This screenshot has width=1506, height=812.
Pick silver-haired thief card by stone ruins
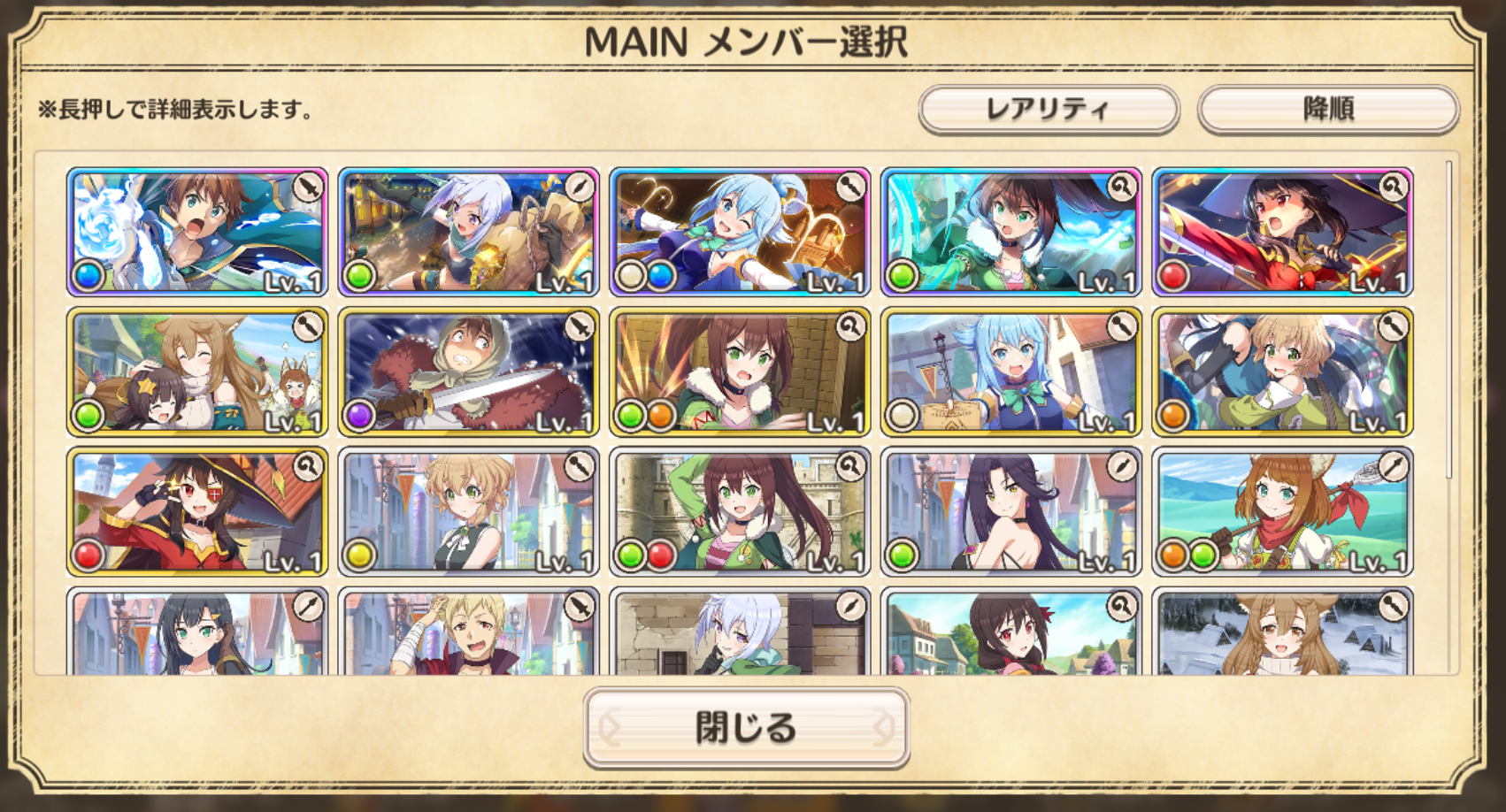click(x=740, y=633)
